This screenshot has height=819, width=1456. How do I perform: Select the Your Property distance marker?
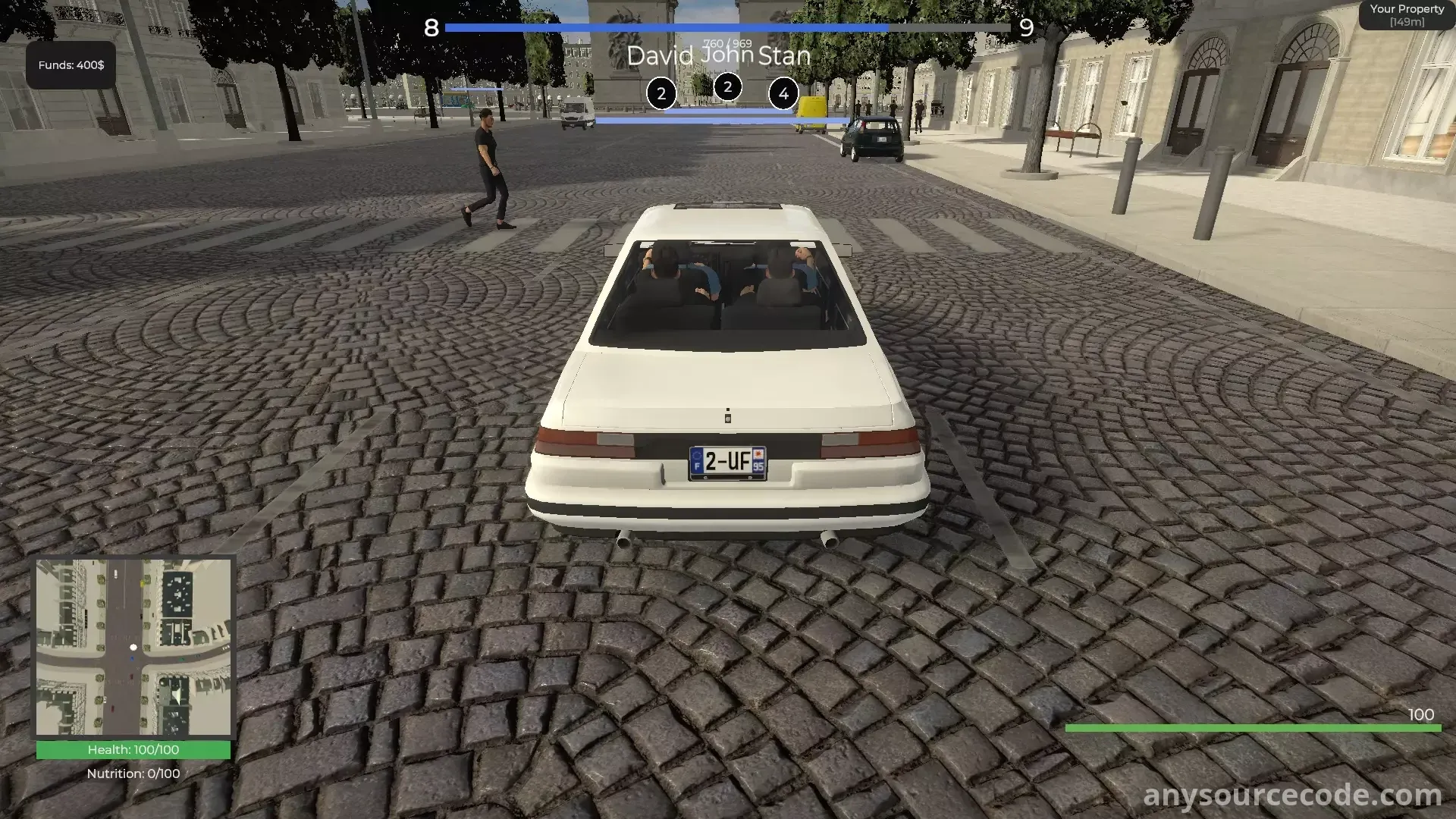click(1407, 15)
